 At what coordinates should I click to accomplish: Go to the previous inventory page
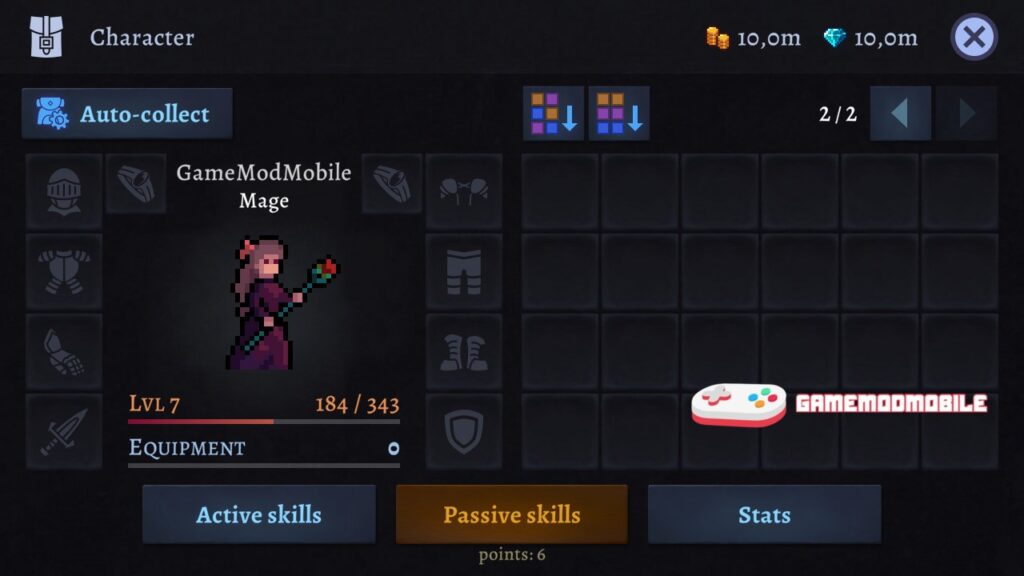pos(900,113)
